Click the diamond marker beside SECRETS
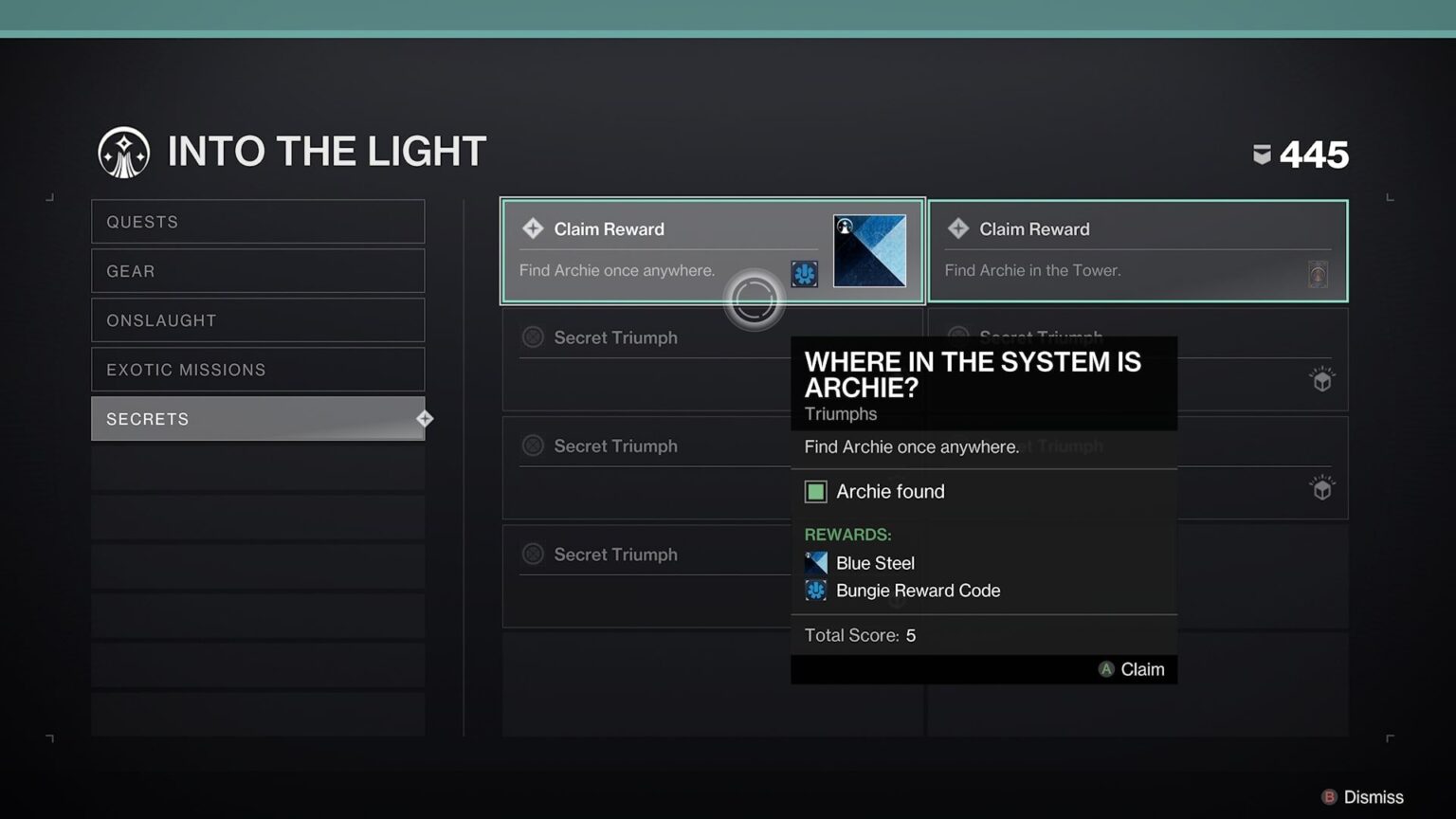This screenshot has width=1456, height=819. point(425,418)
